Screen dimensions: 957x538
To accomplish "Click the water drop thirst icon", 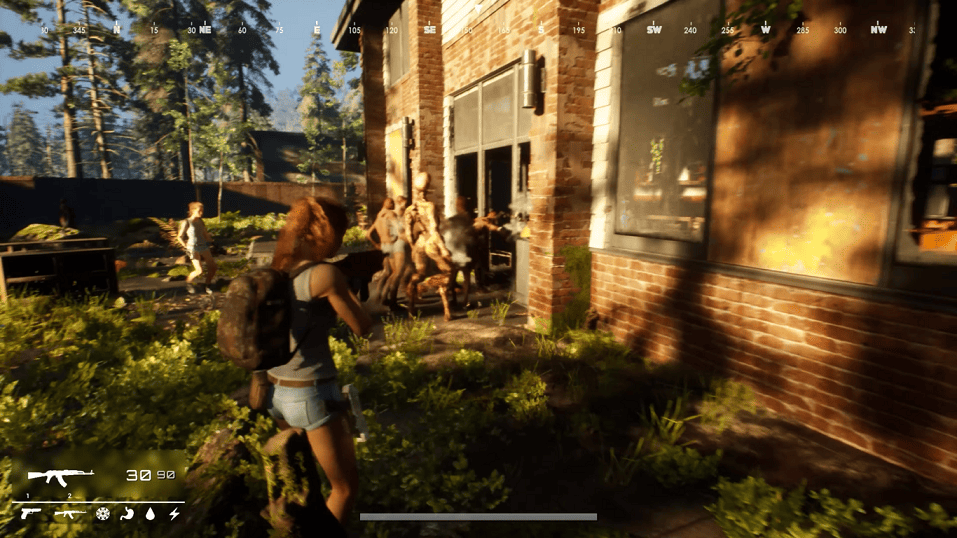I will click(150, 514).
